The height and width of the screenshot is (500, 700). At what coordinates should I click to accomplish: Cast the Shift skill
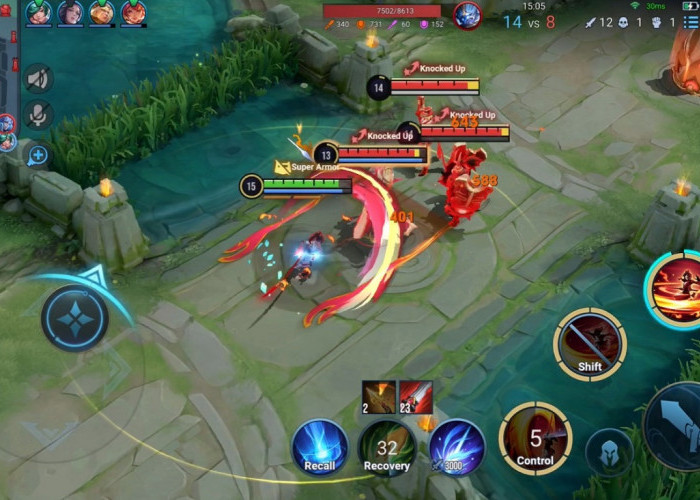coord(589,344)
